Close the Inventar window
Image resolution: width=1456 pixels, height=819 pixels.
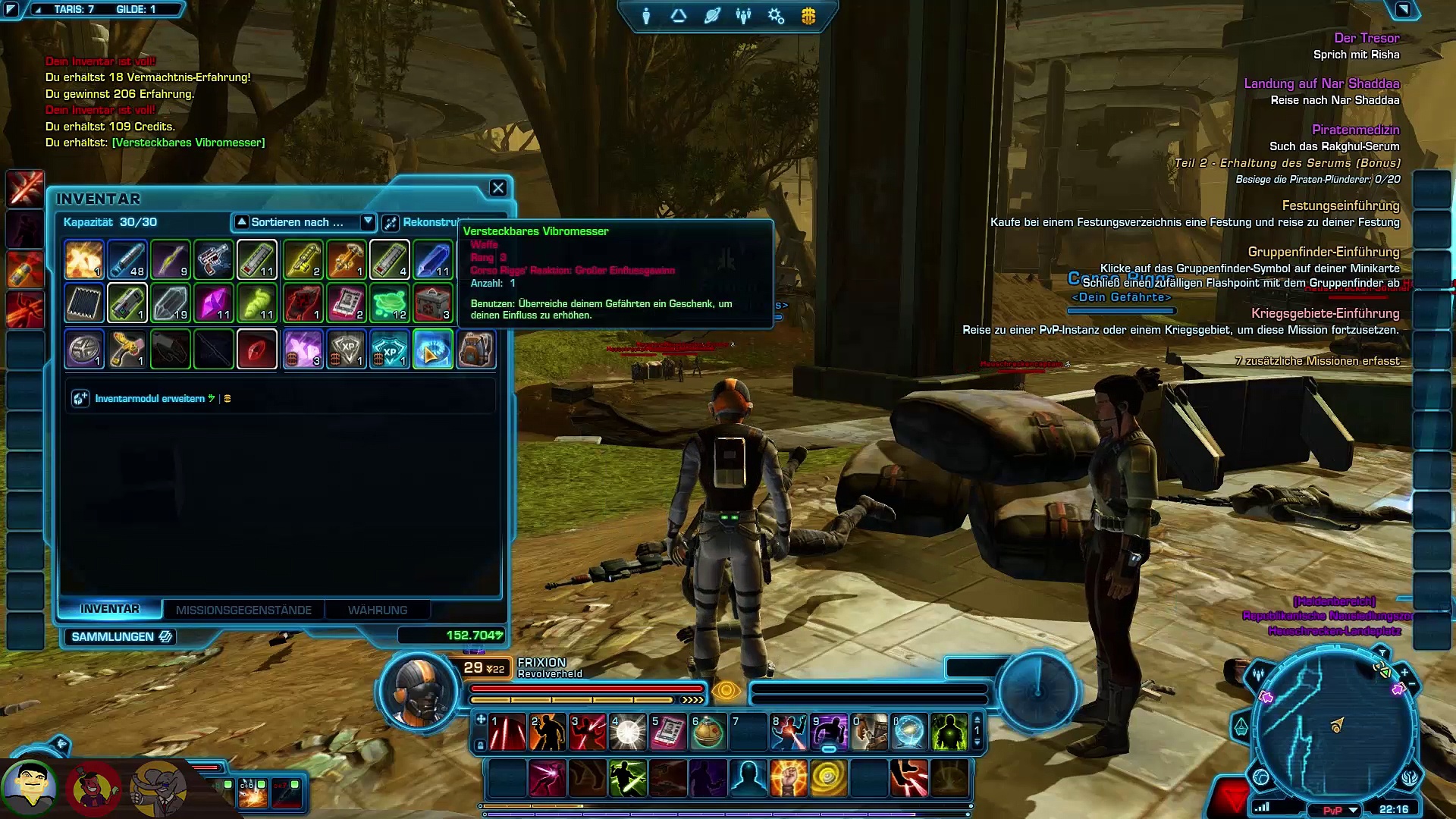(x=497, y=188)
